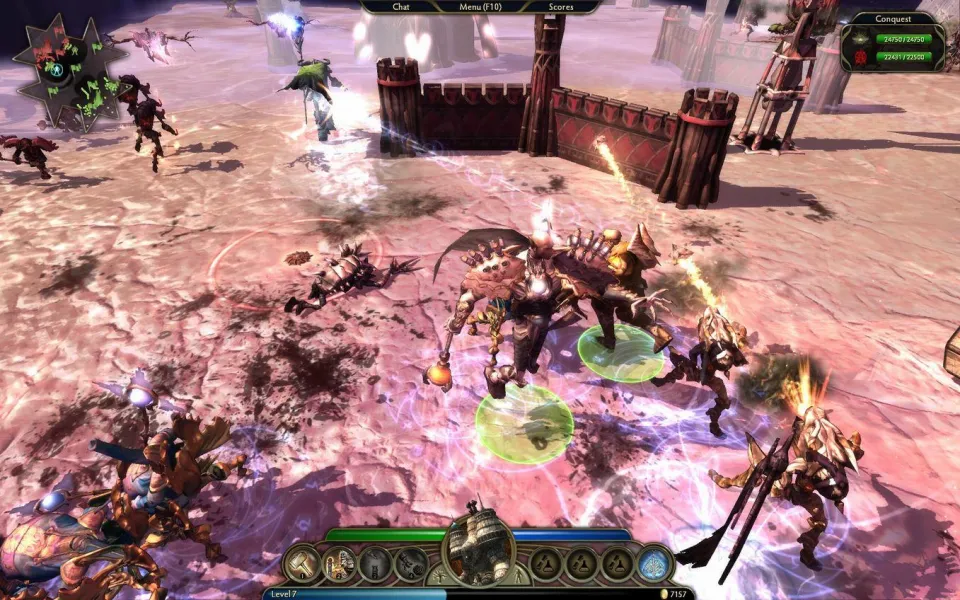Open the Chat panel
This screenshot has width=960, height=600.
[x=401, y=6]
